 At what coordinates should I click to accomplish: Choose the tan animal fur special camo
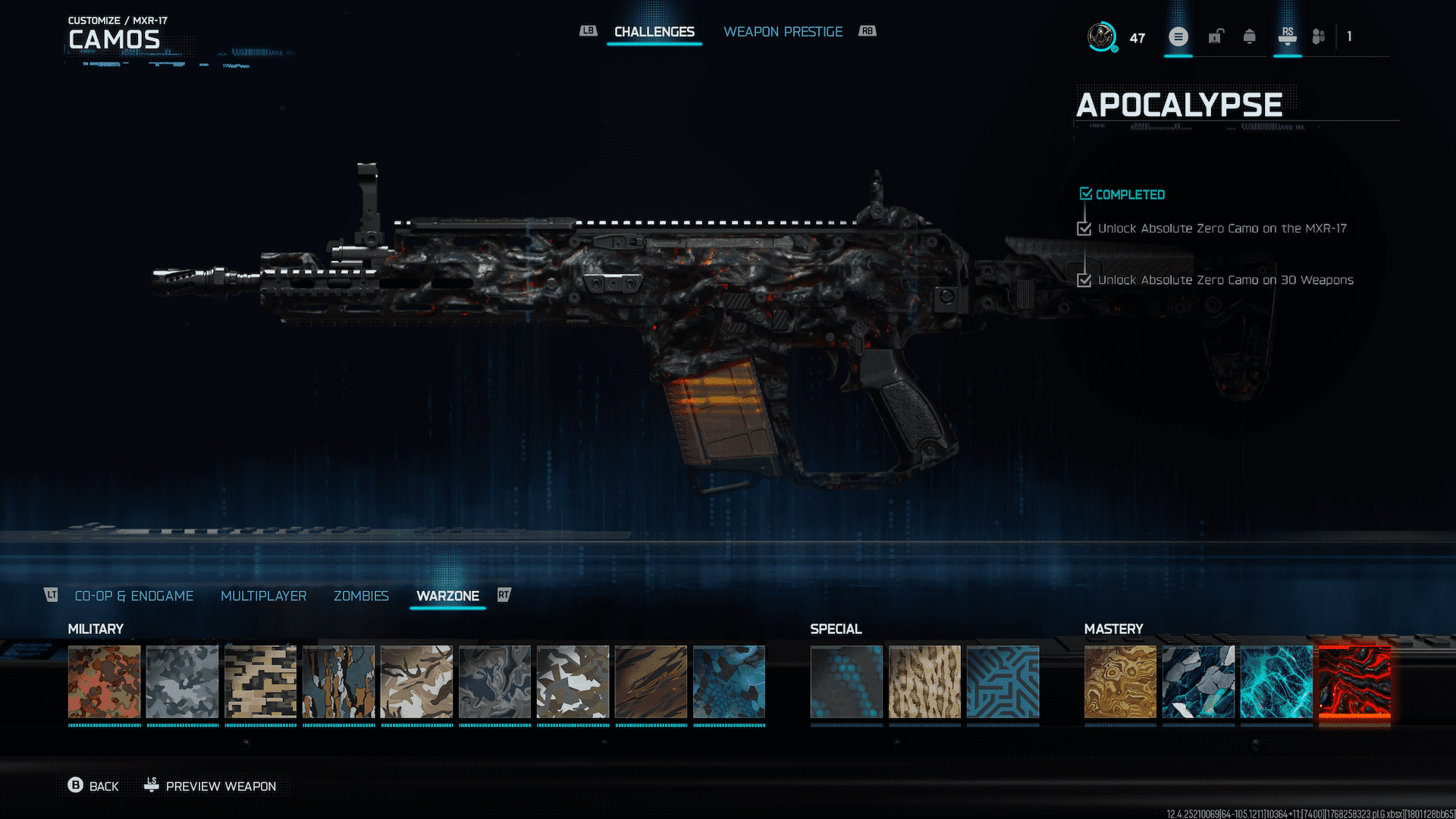pos(924,682)
